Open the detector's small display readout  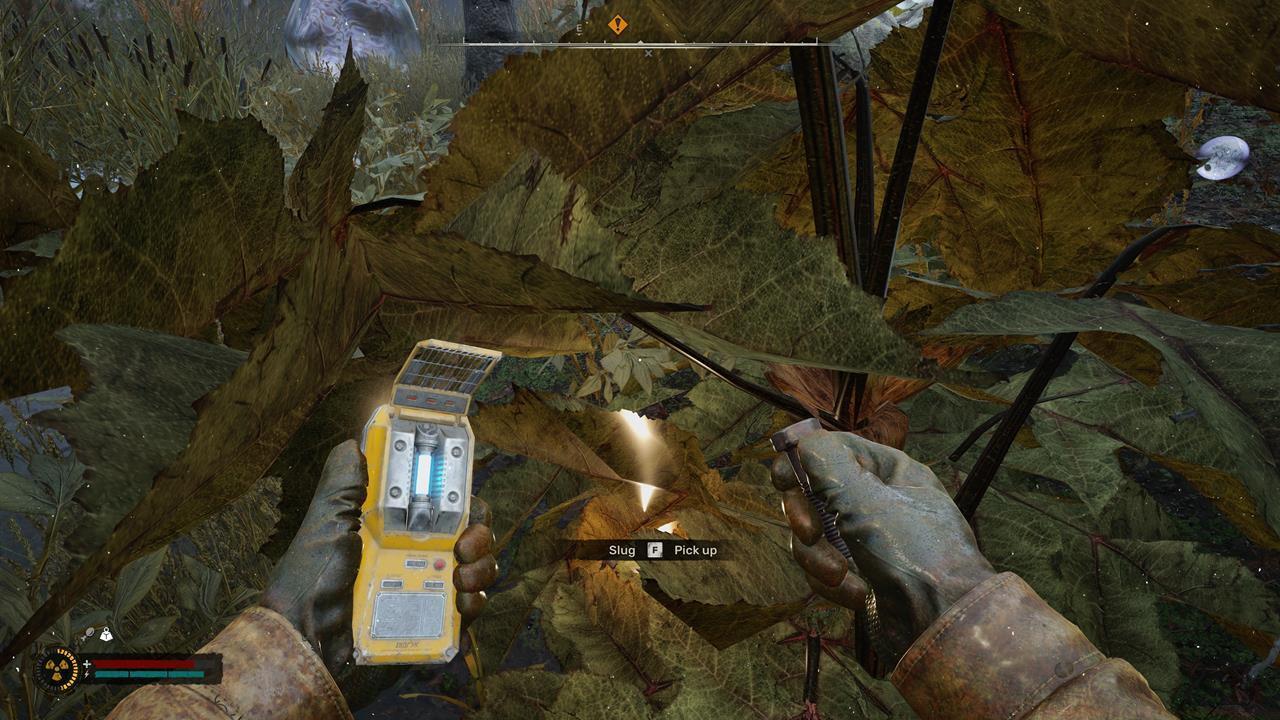point(417,563)
